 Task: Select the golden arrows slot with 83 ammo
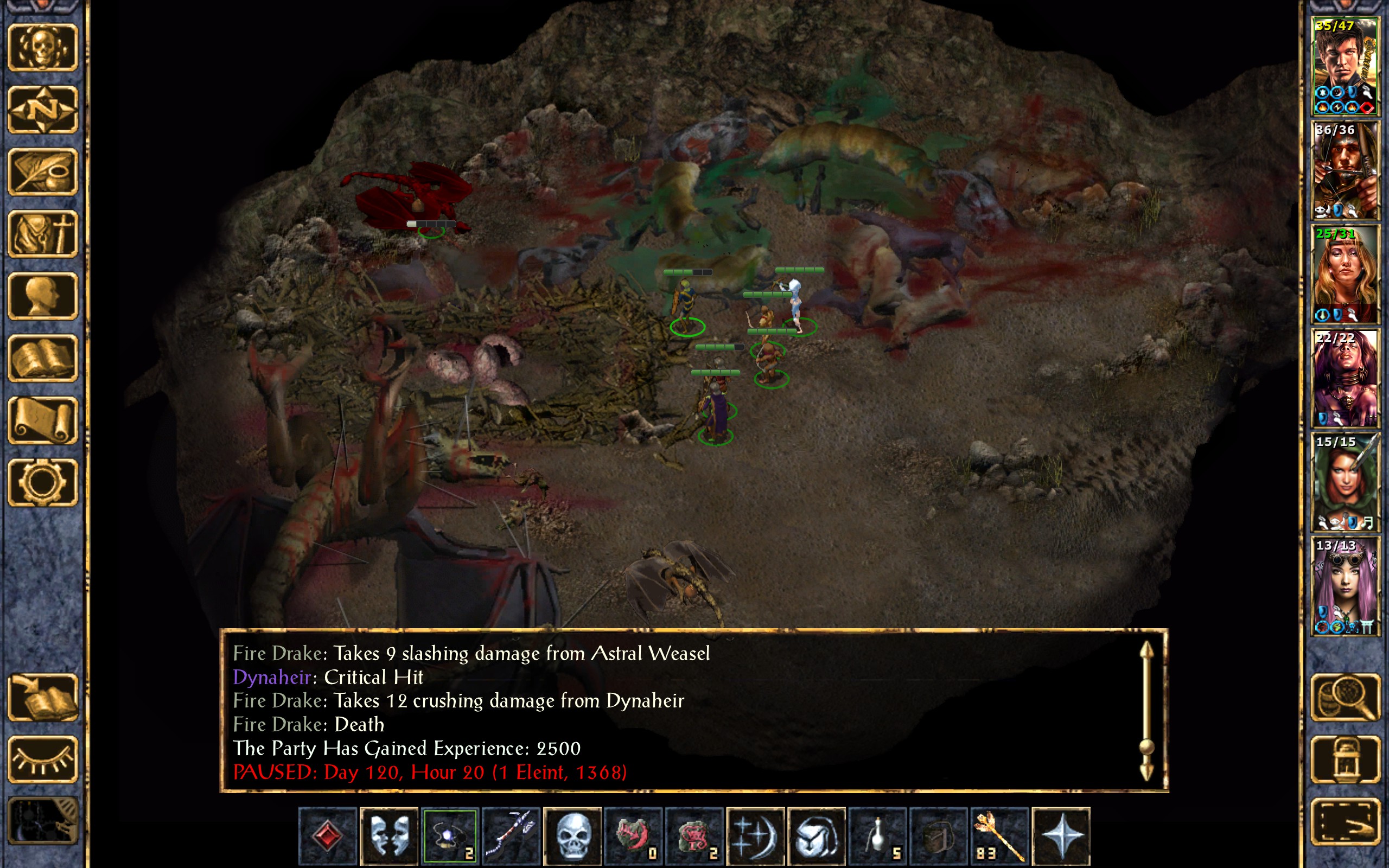999,835
